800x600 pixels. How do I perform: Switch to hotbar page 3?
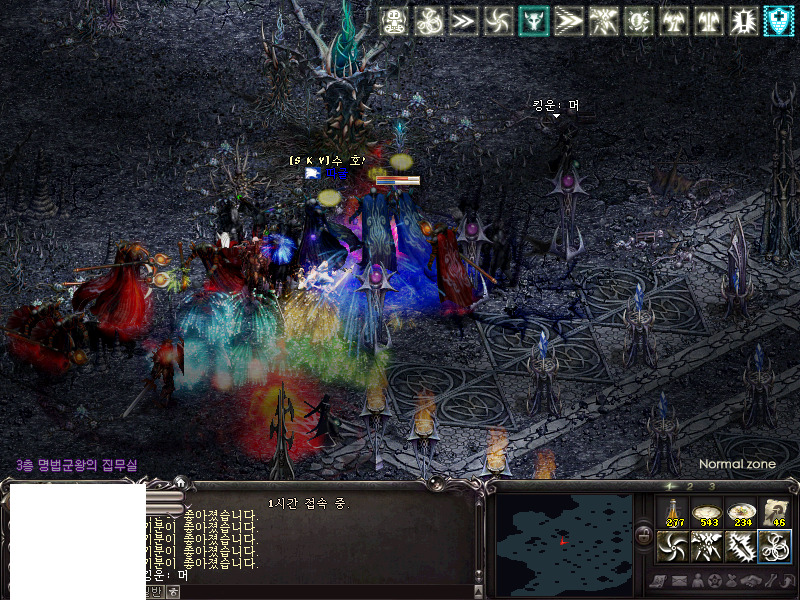[711, 487]
